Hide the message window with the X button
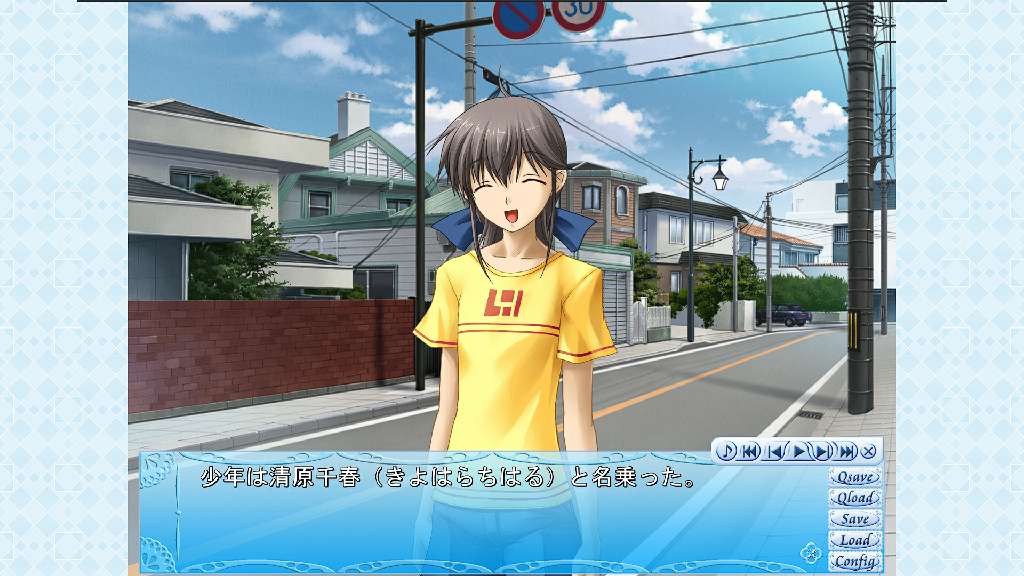Image resolution: width=1024 pixels, height=576 pixels. (x=869, y=451)
